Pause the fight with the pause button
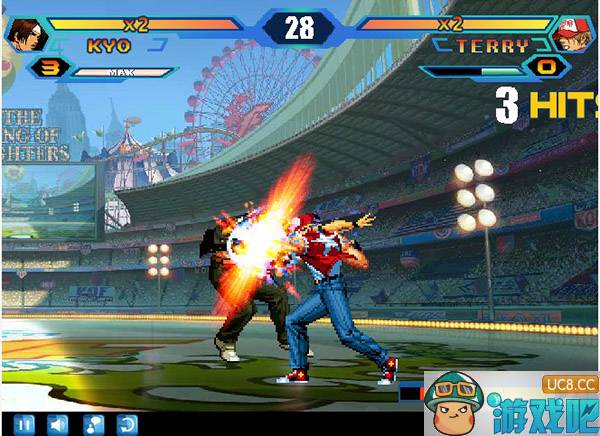This screenshot has width=600, height=436. point(24,425)
